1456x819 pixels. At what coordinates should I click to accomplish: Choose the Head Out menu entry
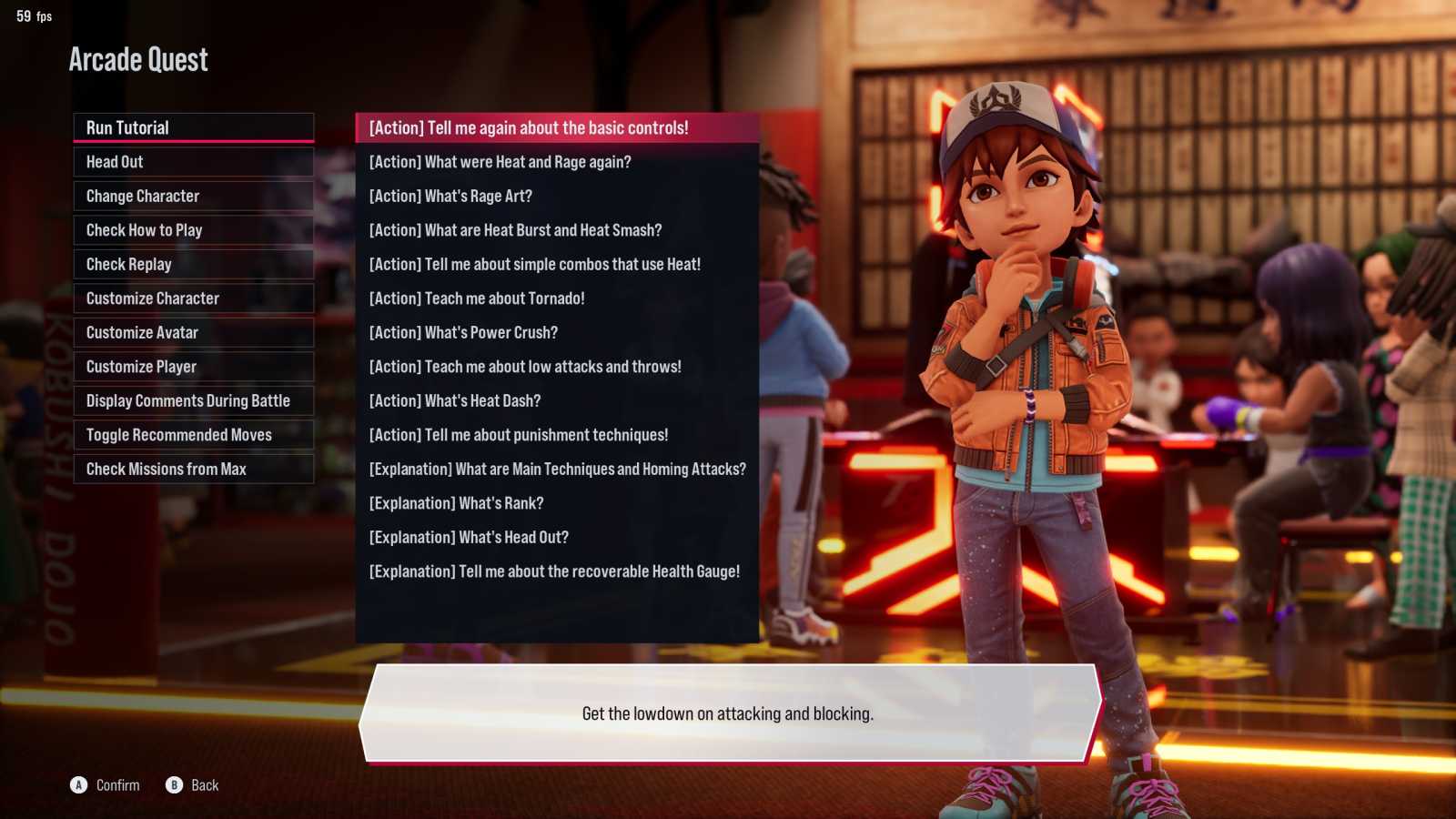click(193, 162)
